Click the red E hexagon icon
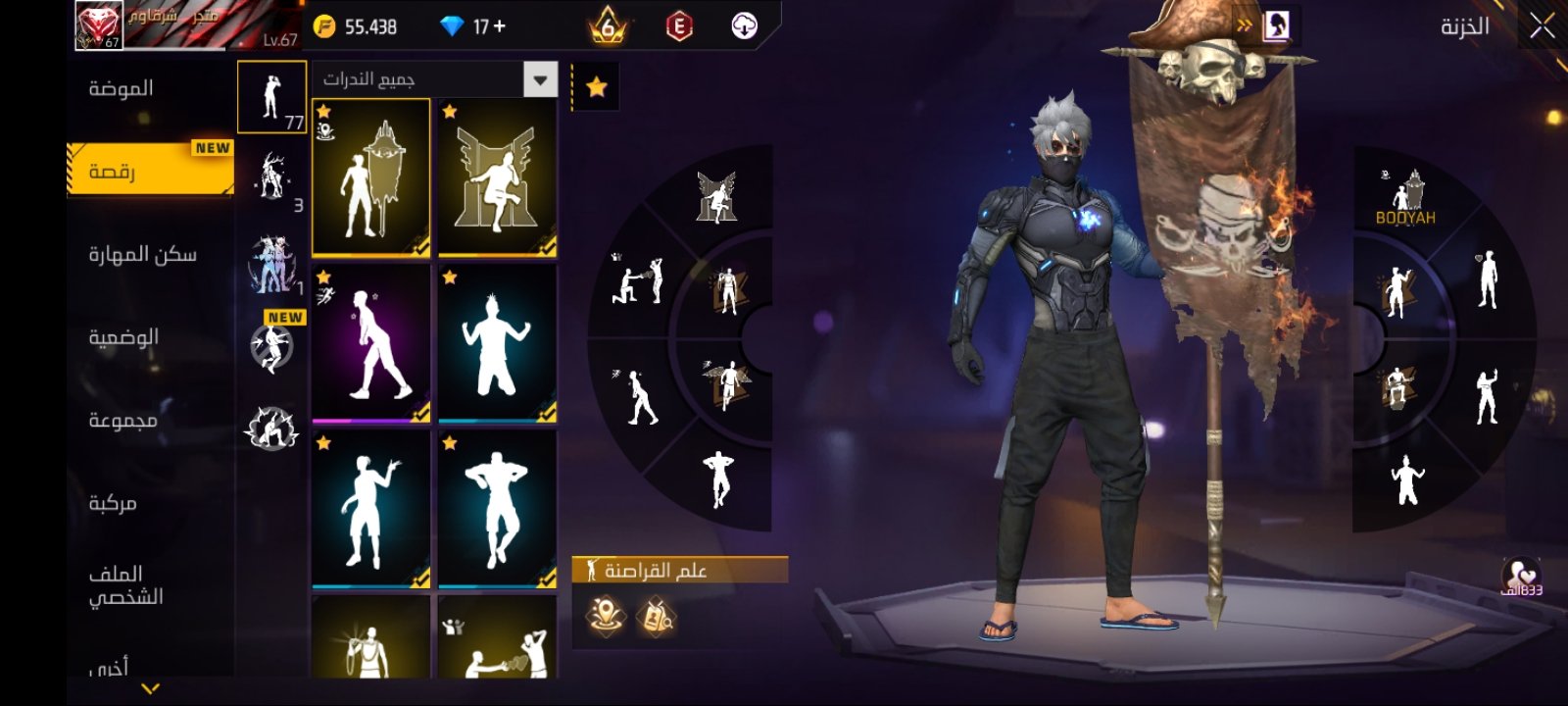 678,26
